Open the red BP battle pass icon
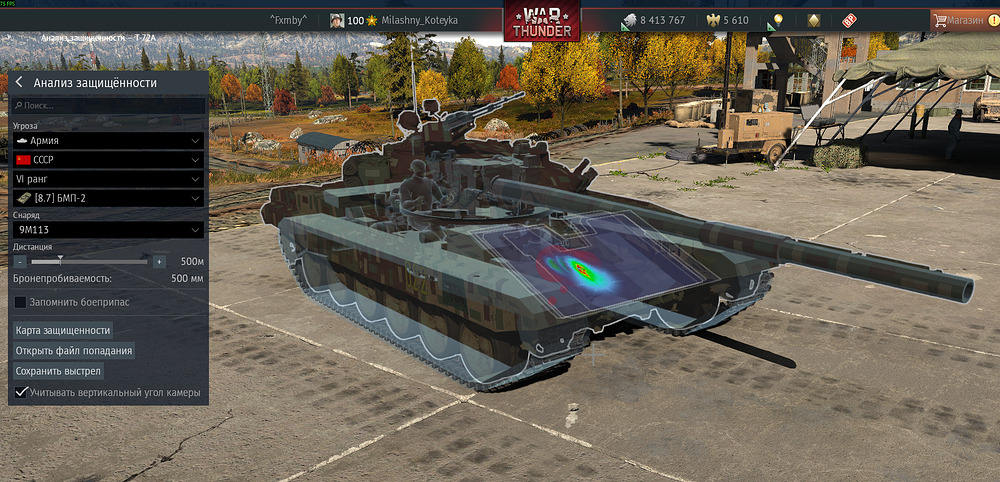This screenshot has width=1000, height=482. [849, 20]
